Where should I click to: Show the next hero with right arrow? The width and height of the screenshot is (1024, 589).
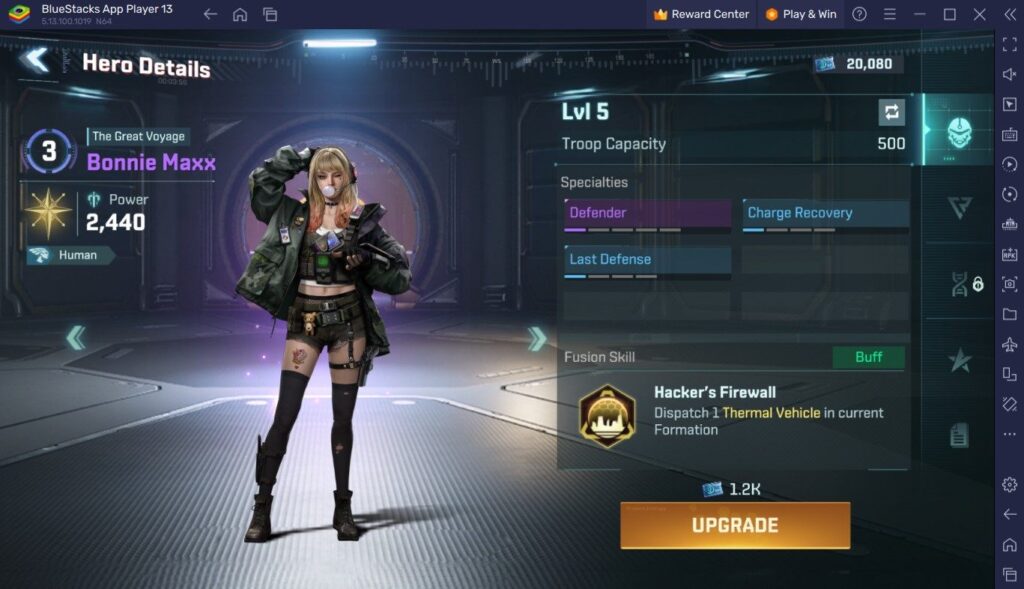coord(538,339)
